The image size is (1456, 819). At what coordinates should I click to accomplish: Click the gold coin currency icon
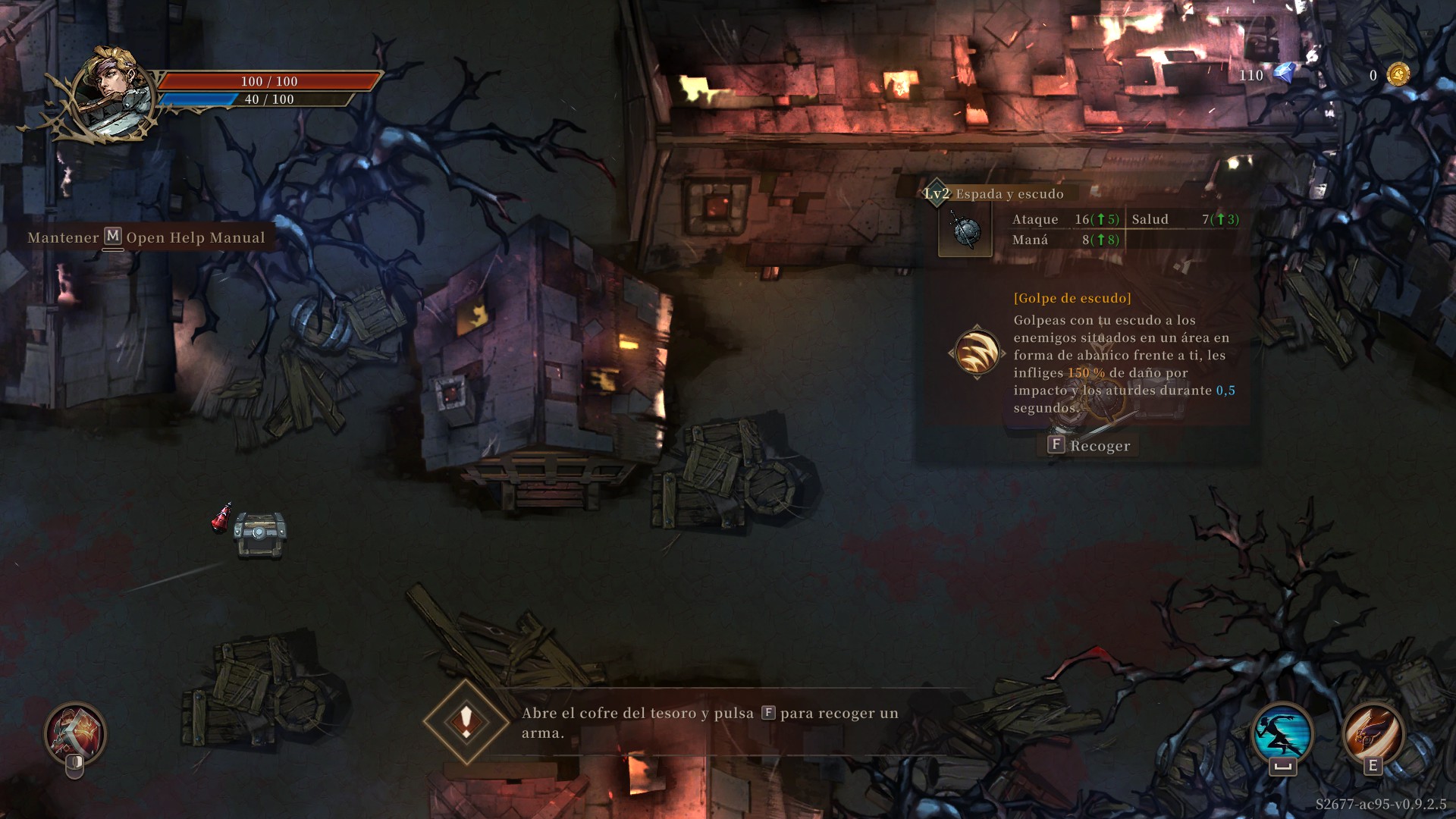click(x=1398, y=74)
